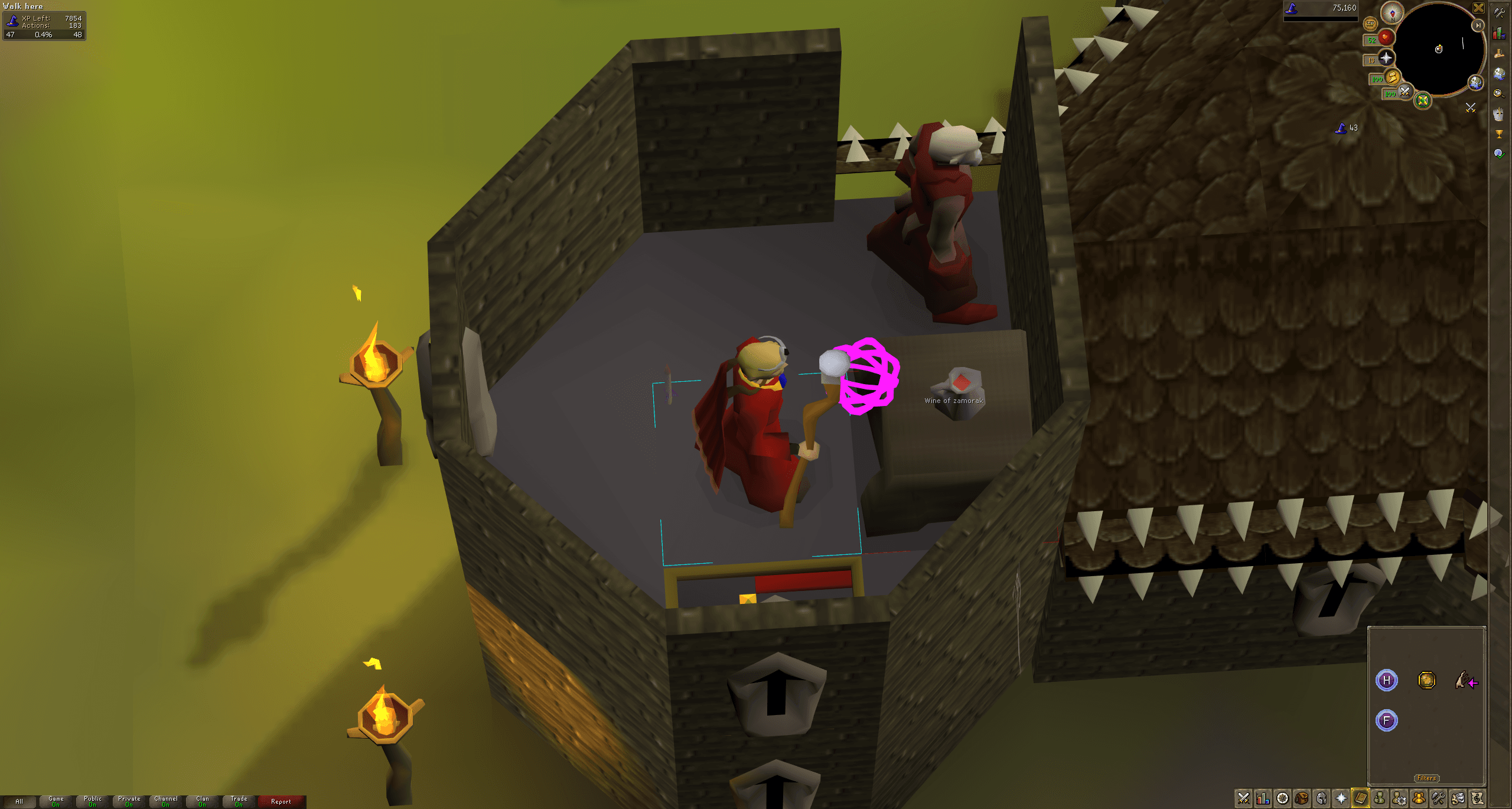The width and height of the screenshot is (1512, 809).
Task: Open the world map globe icon in sidebar
Action: click(x=1499, y=73)
